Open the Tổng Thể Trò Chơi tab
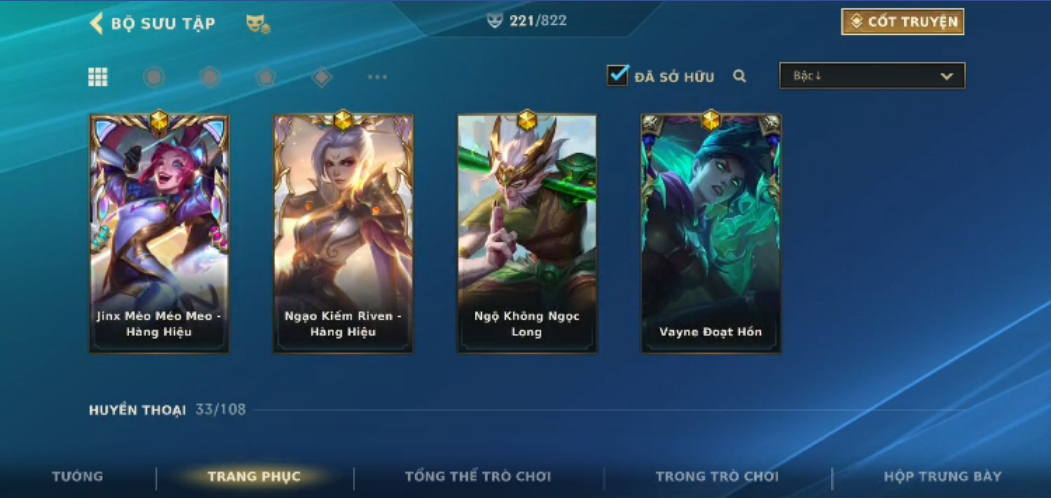This screenshot has width=1051, height=498. click(478, 477)
